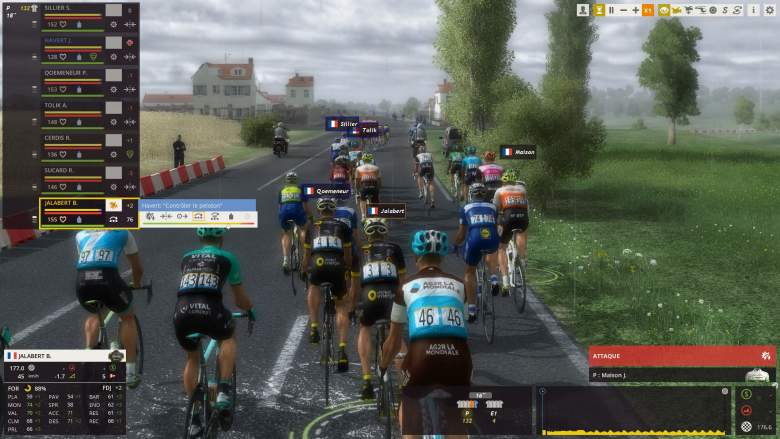Open the gear settings menu
The height and width of the screenshot is (439, 780).
coord(767,9)
